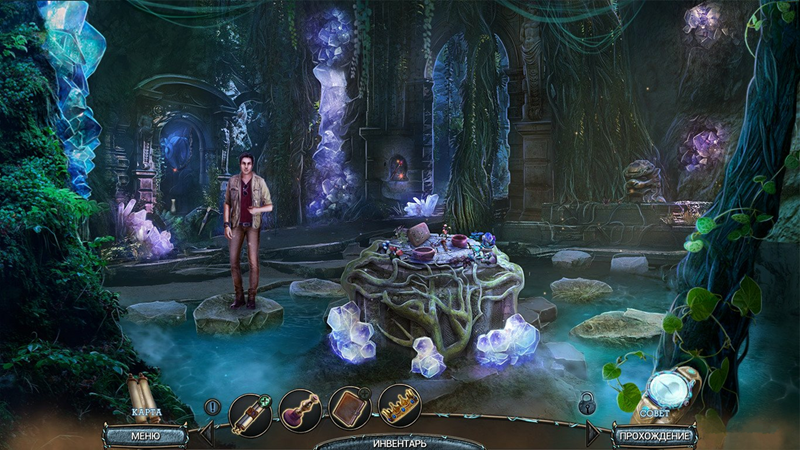
Task: Click the Прохождение walkthrough button
Action: (x=655, y=435)
